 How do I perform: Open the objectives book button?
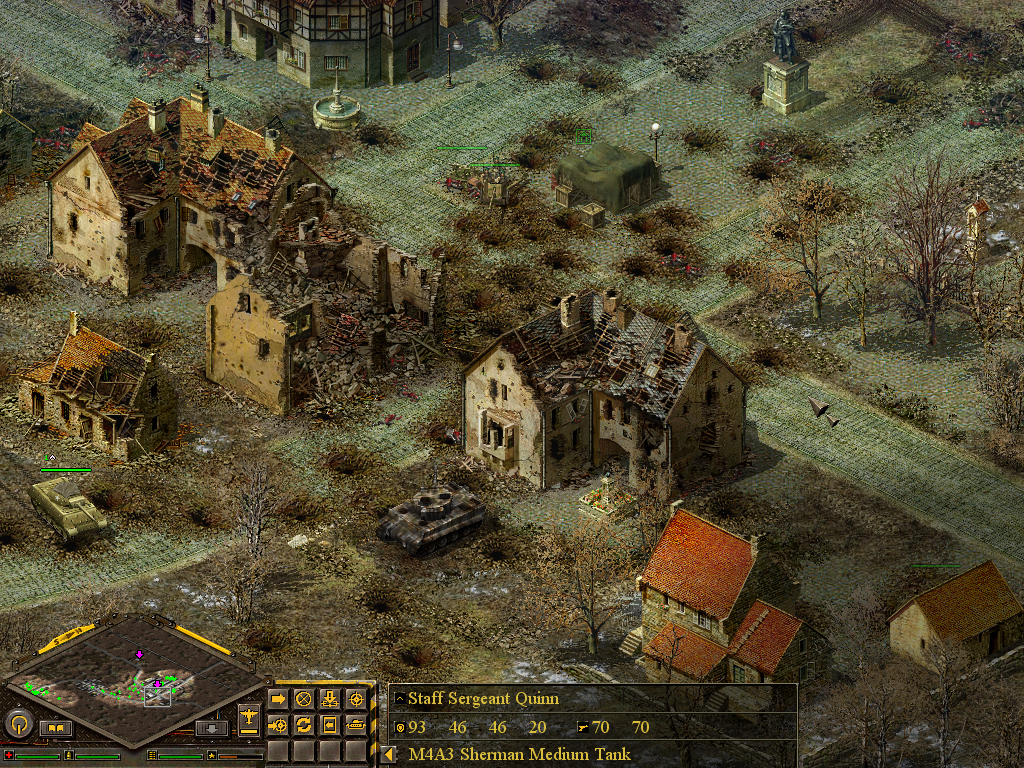55,728
